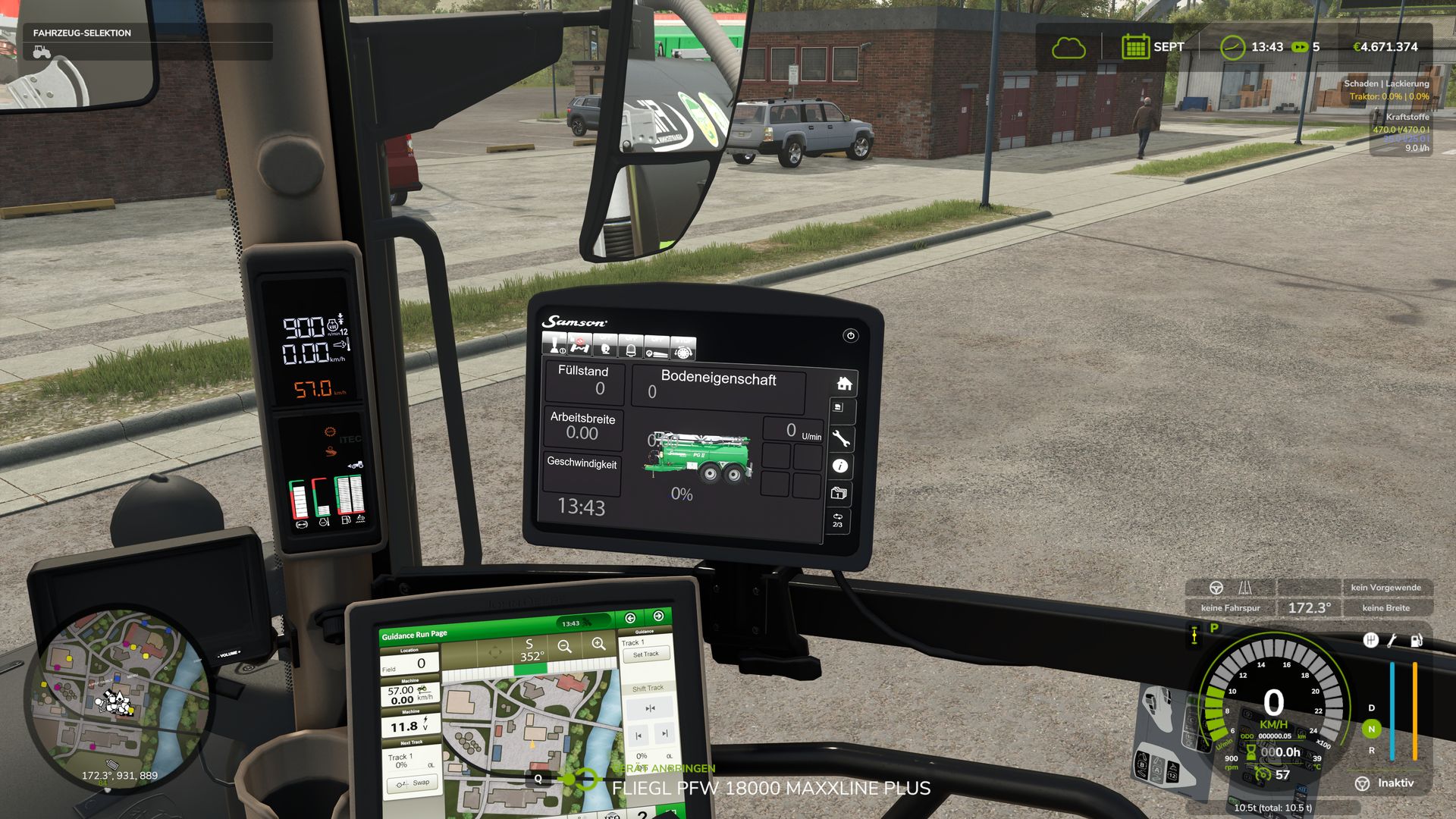Switch to the Guidance tab on right panel
Image resolution: width=1456 pixels, height=819 pixels.
tap(646, 631)
